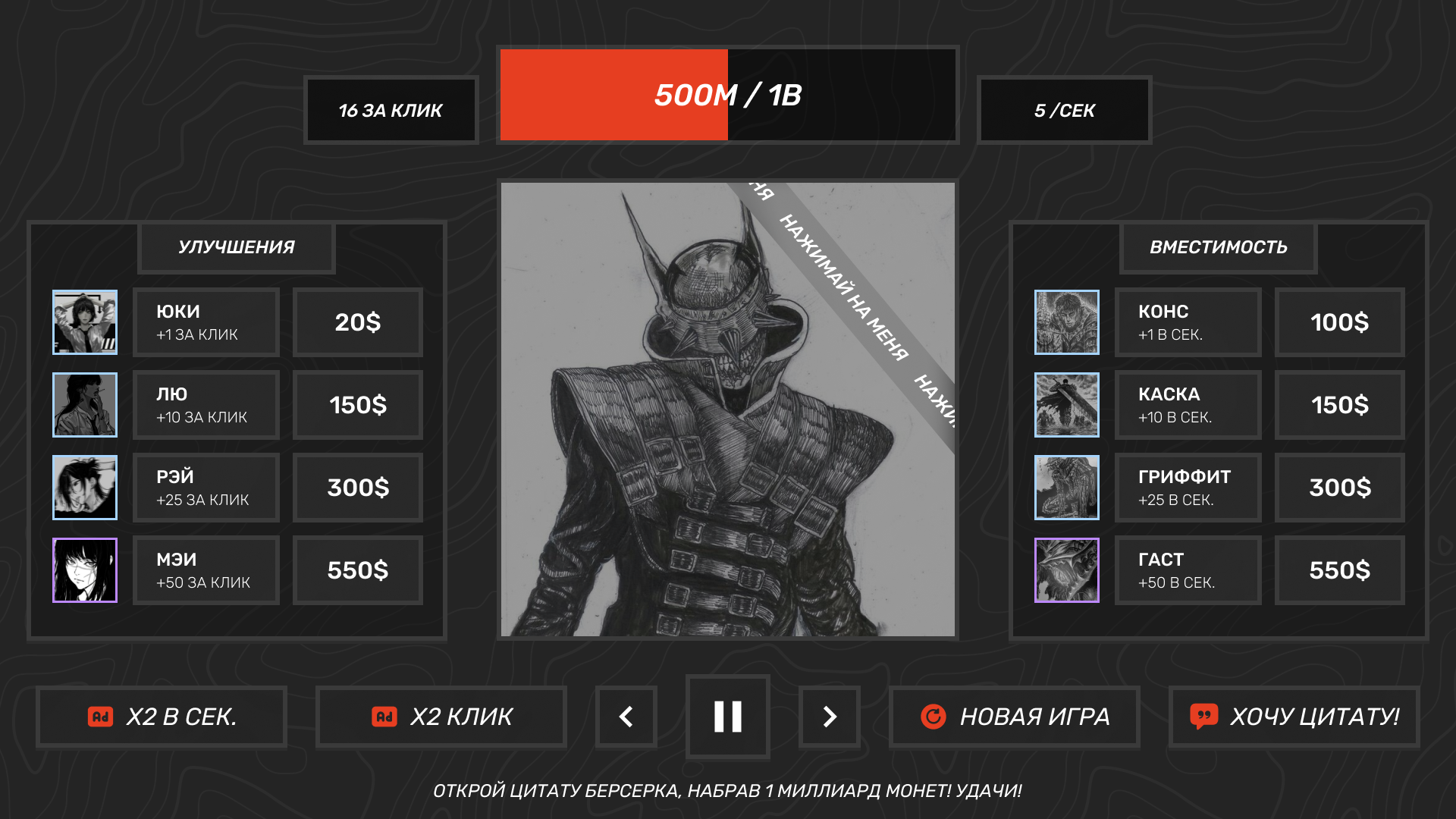This screenshot has width=1456, height=819.
Task: Select the Юки character avatar icon
Action: (84, 322)
